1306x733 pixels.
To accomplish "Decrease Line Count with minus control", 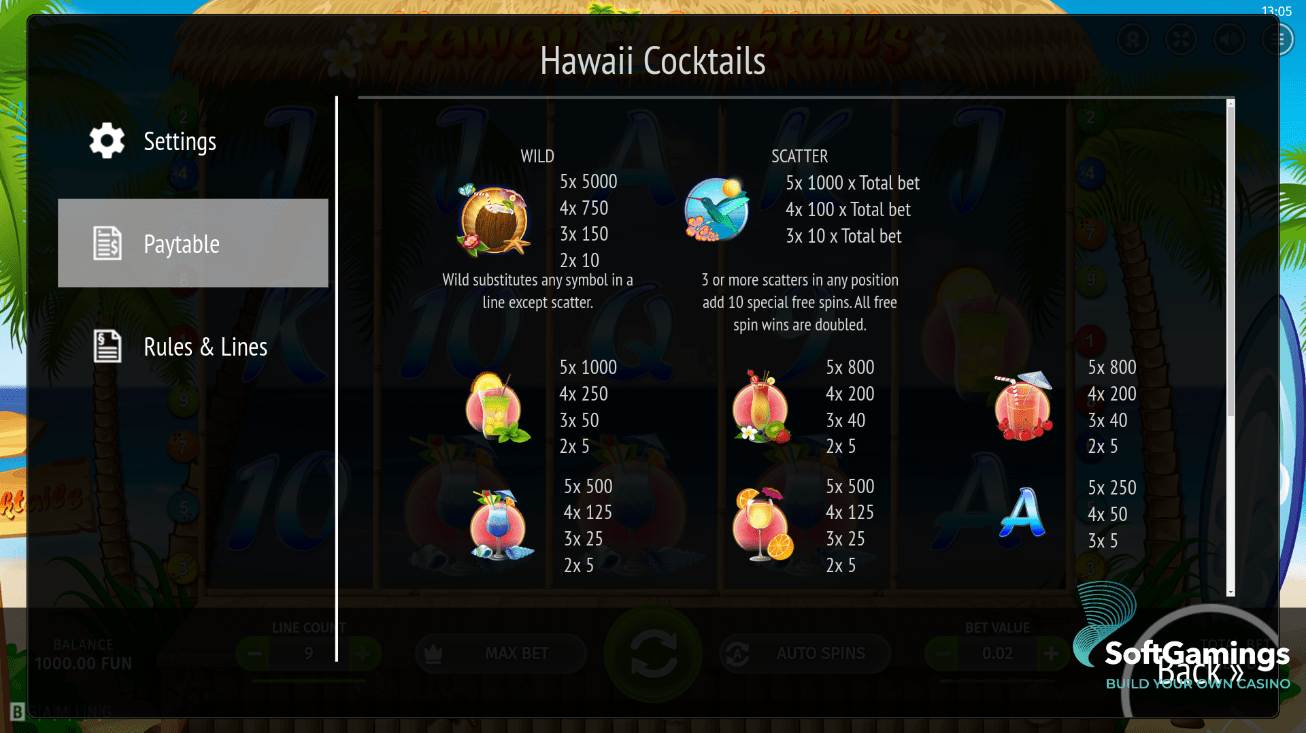I will [252, 653].
